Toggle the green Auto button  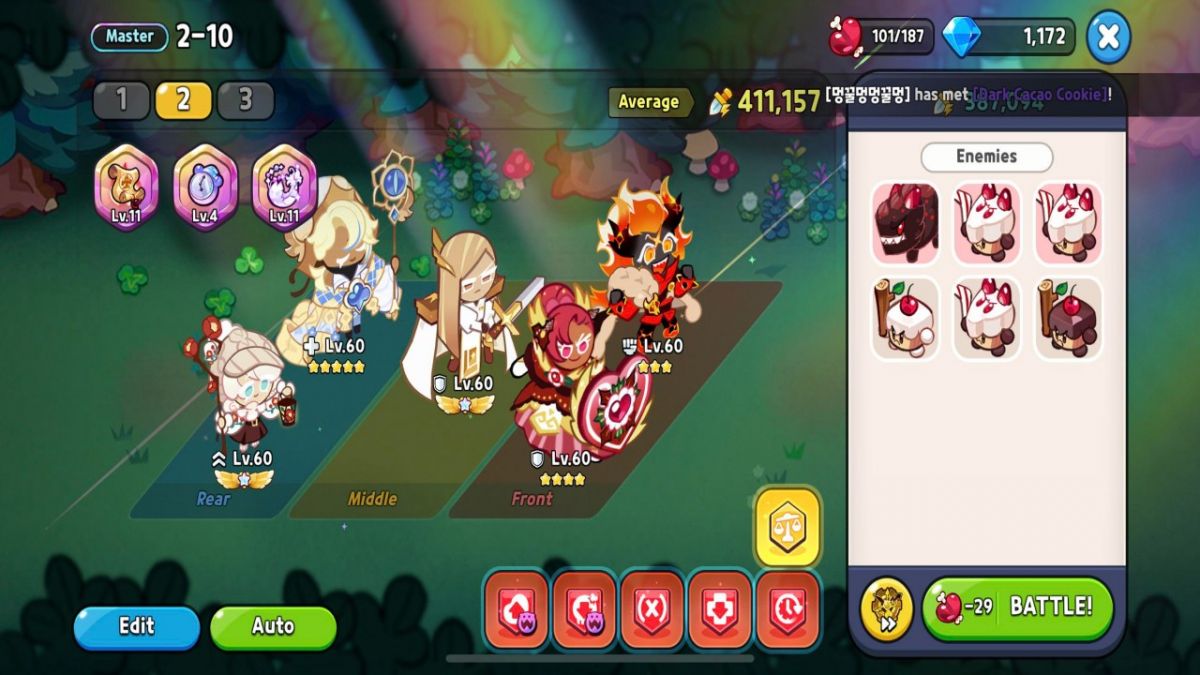(272, 627)
